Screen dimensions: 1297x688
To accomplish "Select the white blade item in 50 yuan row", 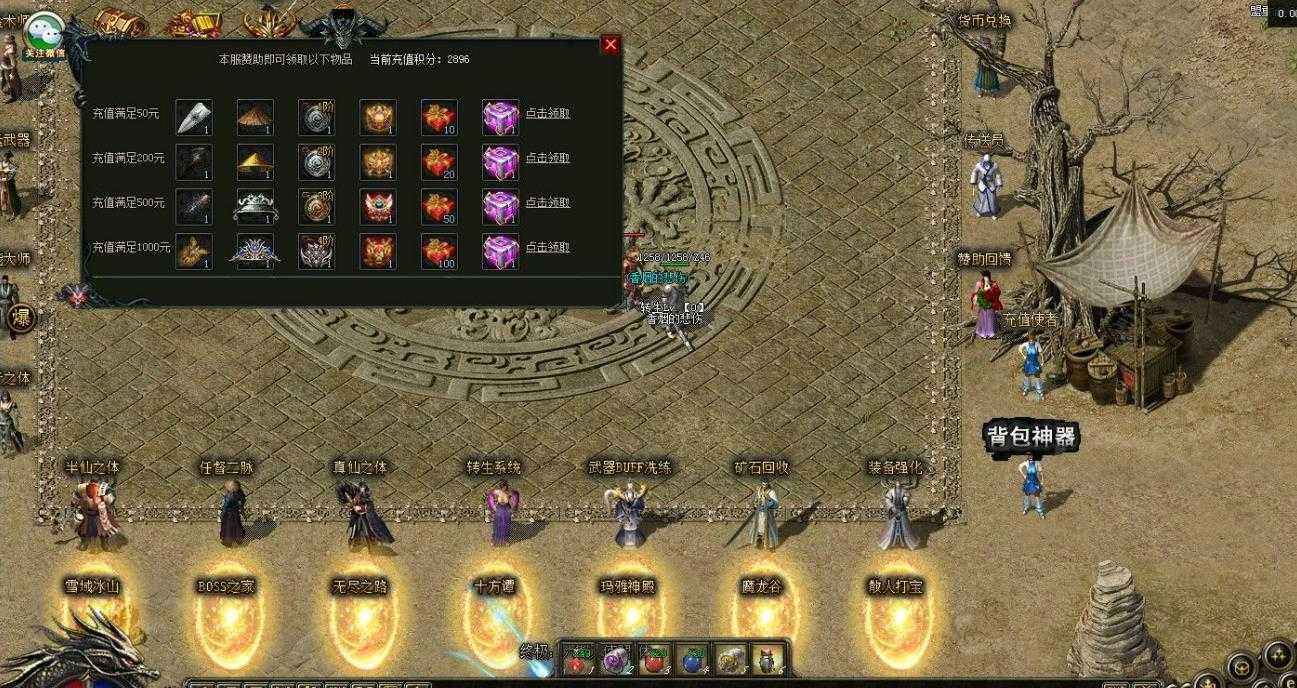I will click(x=194, y=117).
